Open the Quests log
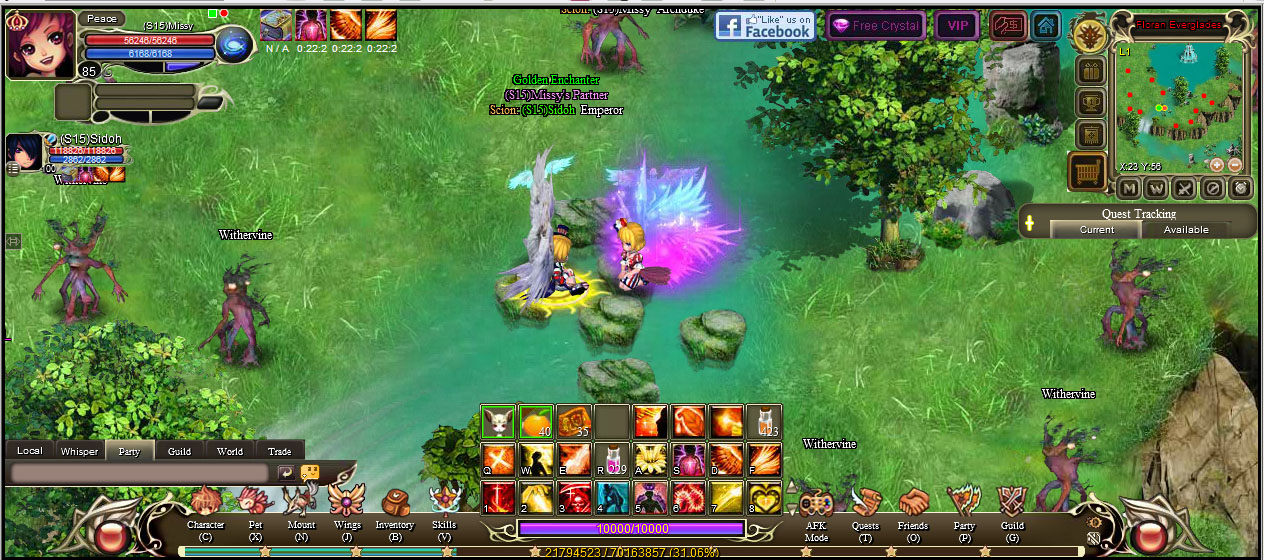The width and height of the screenshot is (1264, 560). [865, 503]
